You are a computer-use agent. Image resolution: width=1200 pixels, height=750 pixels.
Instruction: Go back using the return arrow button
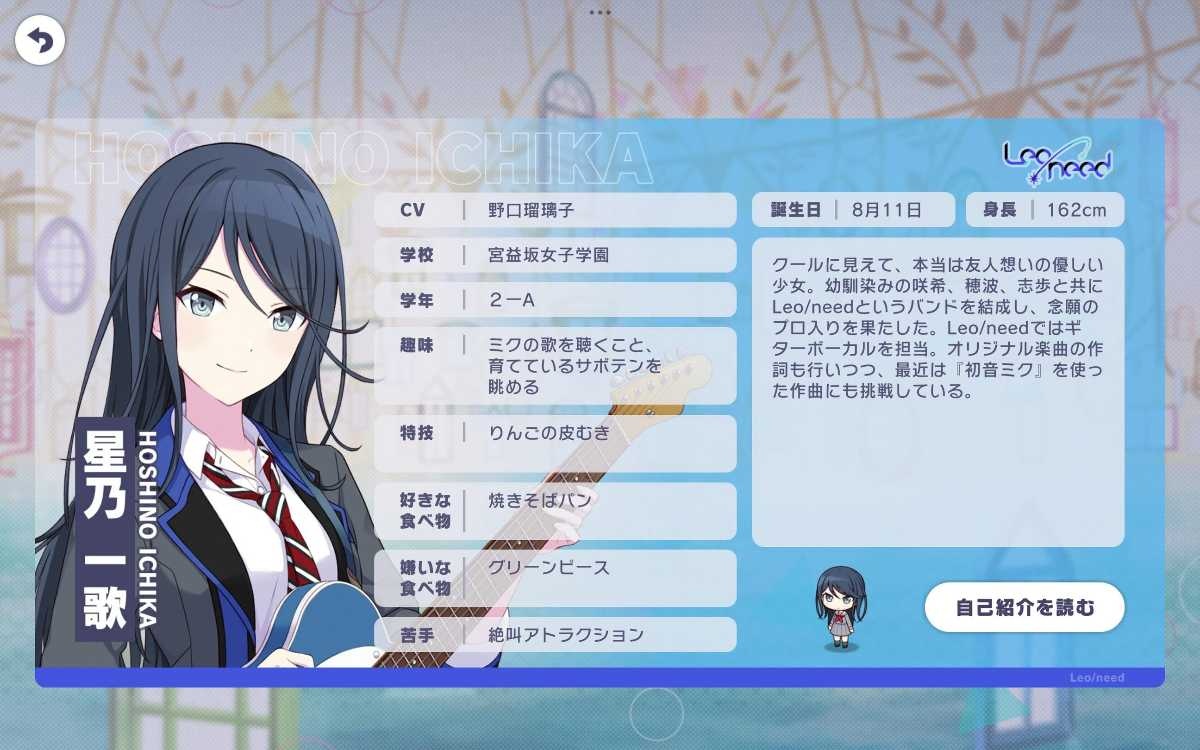pyautogui.click(x=40, y=41)
